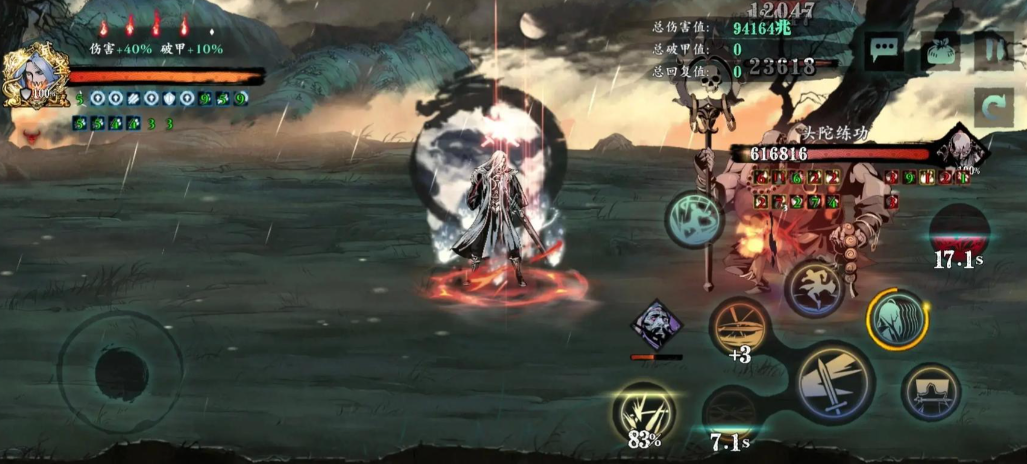Pause the battle
1027x464 pixels.
click(993, 51)
